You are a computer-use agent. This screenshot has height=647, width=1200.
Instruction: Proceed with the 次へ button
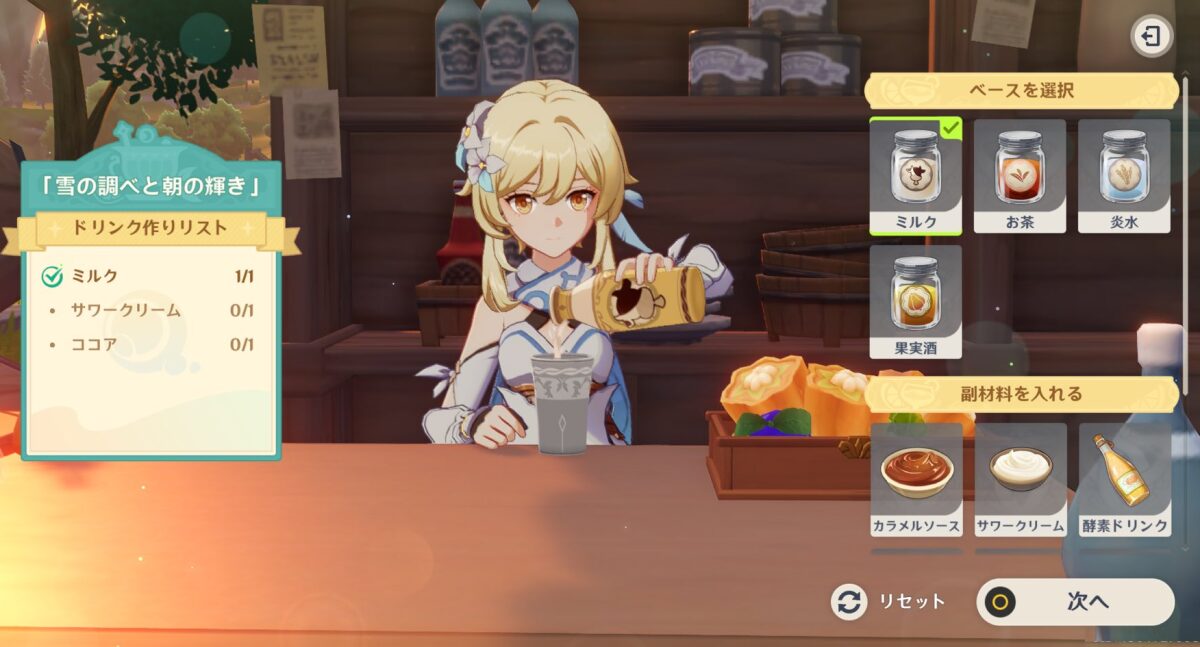pos(1075,602)
